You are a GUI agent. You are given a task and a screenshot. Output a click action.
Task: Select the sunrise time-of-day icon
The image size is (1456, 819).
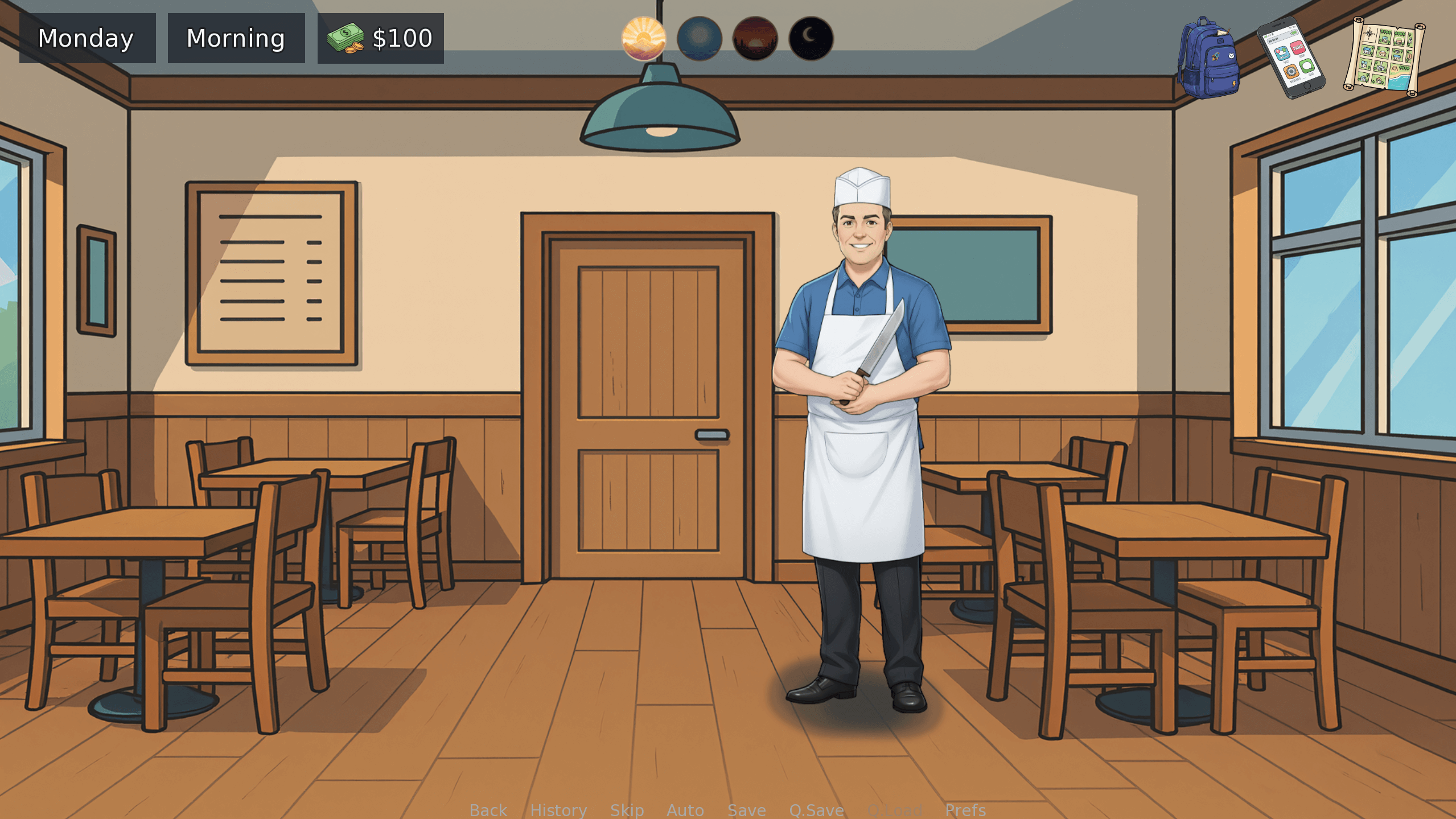pyautogui.click(x=644, y=39)
